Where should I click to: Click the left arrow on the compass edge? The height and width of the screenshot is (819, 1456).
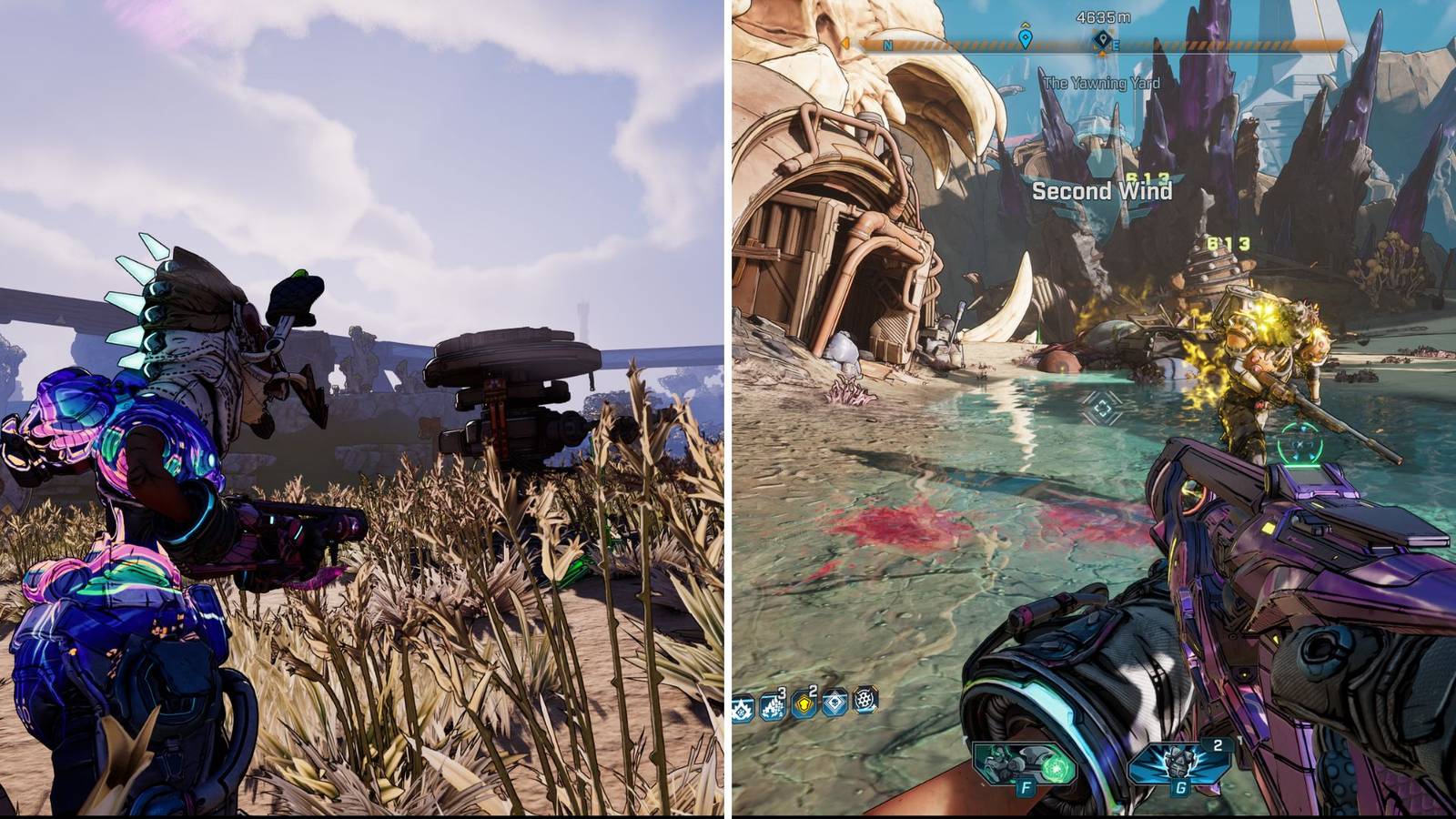click(x=846, y=43)
